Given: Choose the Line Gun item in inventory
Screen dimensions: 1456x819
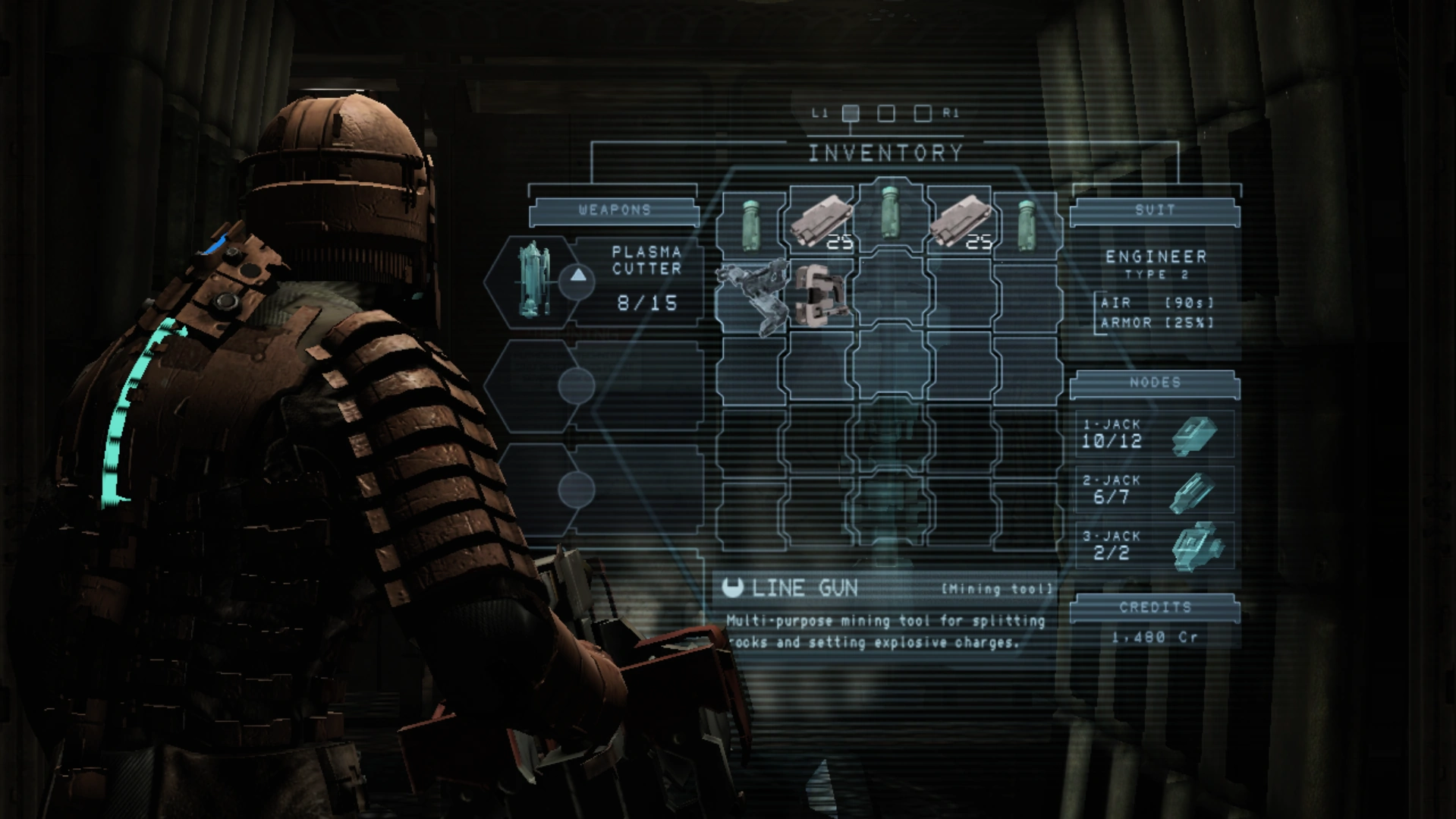Looking at the screenshot, I should [752, 295].
